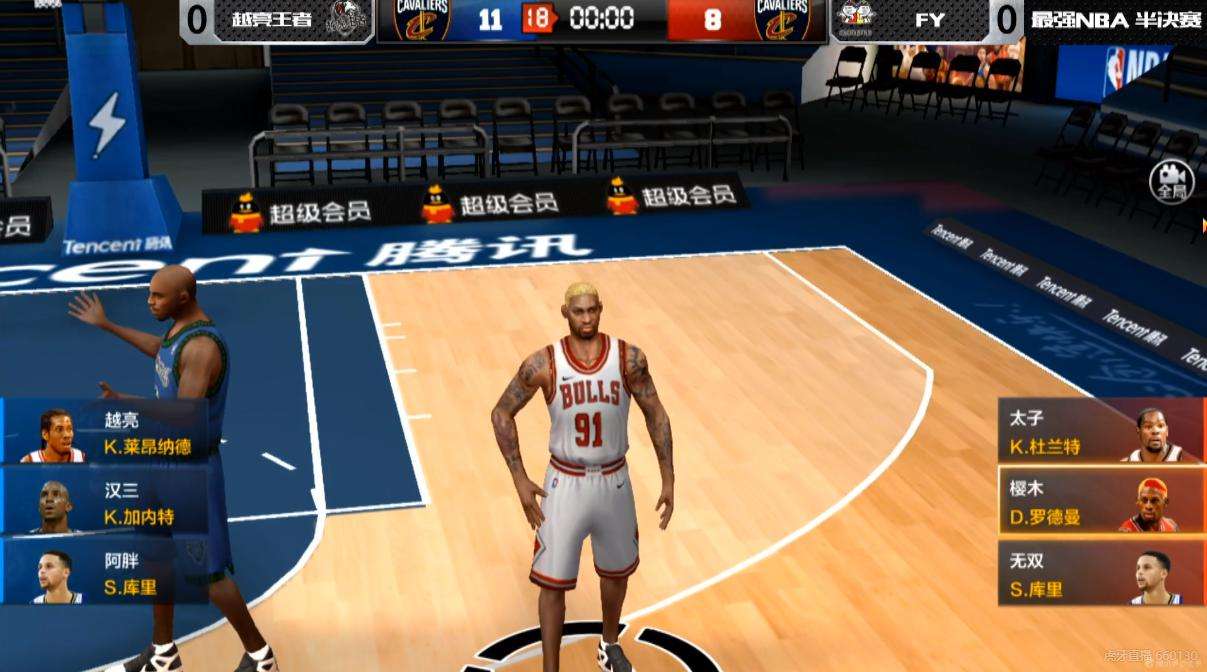The width and height of the screenshot is (1207, 672).
Task: Open the FY team badge
Action: (855, 19)
